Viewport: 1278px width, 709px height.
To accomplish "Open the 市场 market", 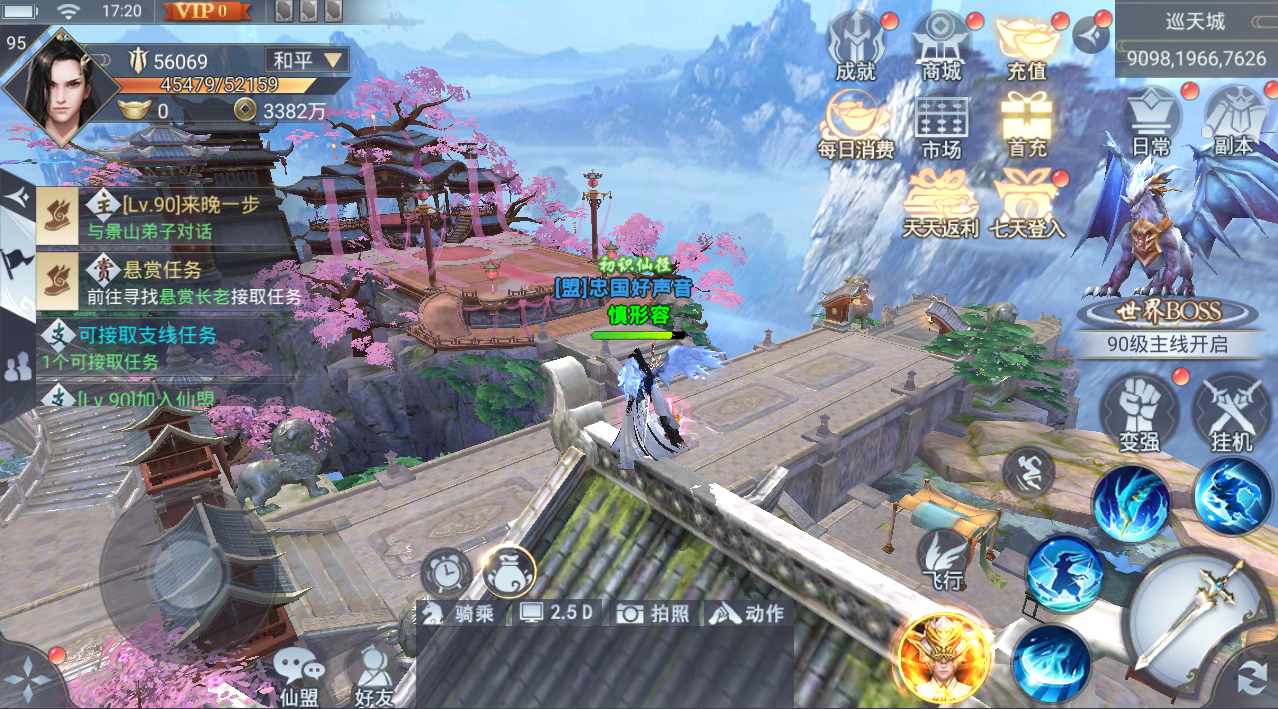I will [941, 125].
